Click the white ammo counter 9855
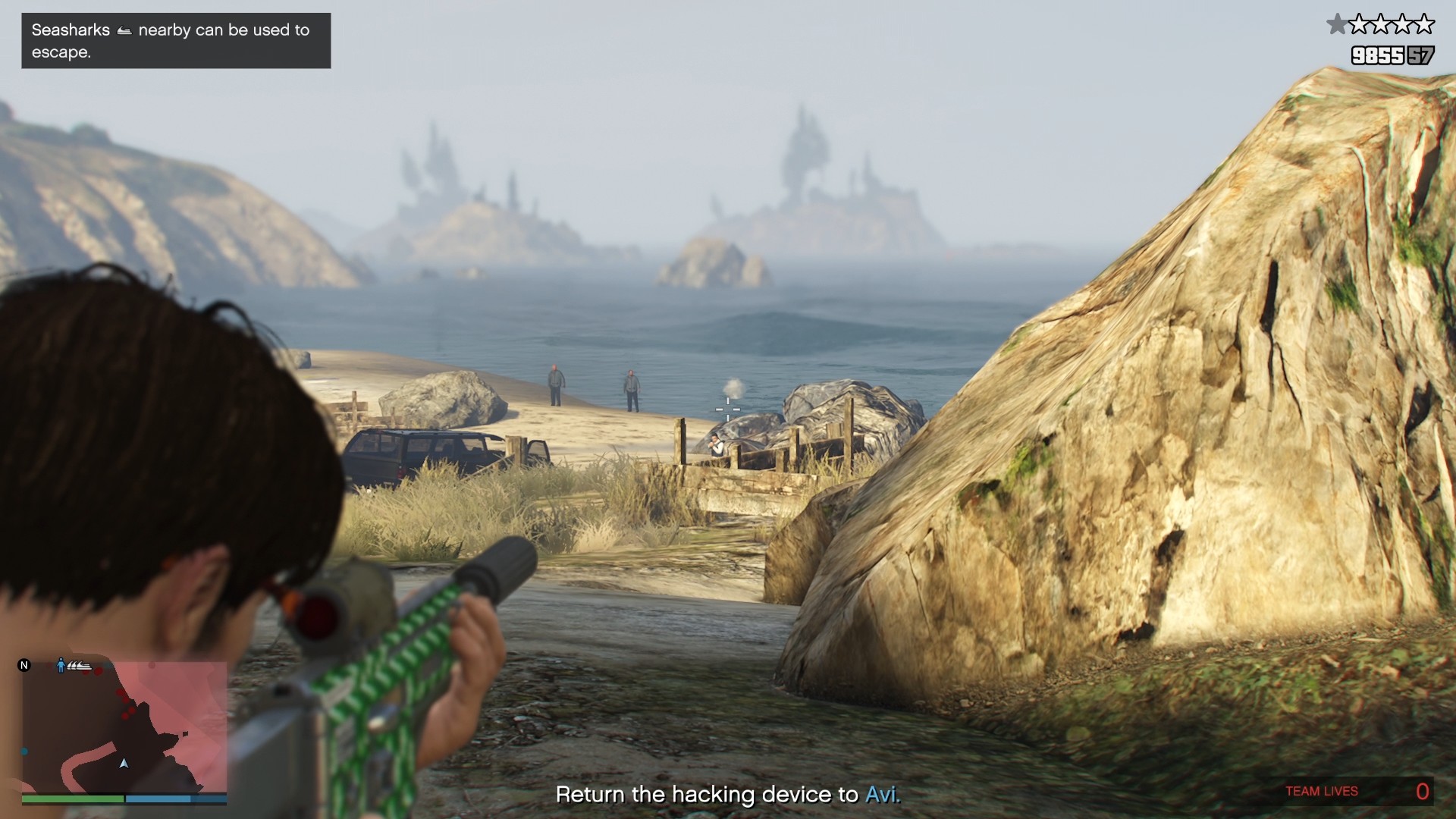Screen dimensions: 1456x819 [1378, 55]
